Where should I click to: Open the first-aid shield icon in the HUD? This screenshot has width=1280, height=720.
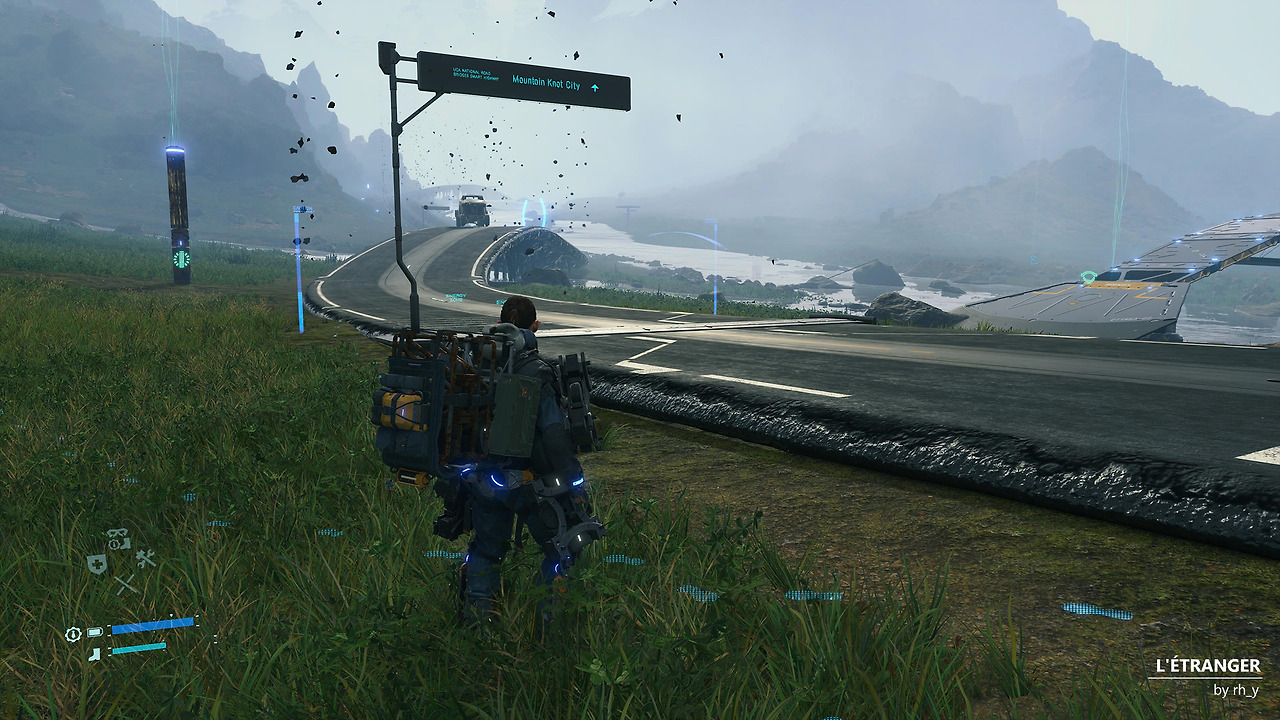coord(97,564)
